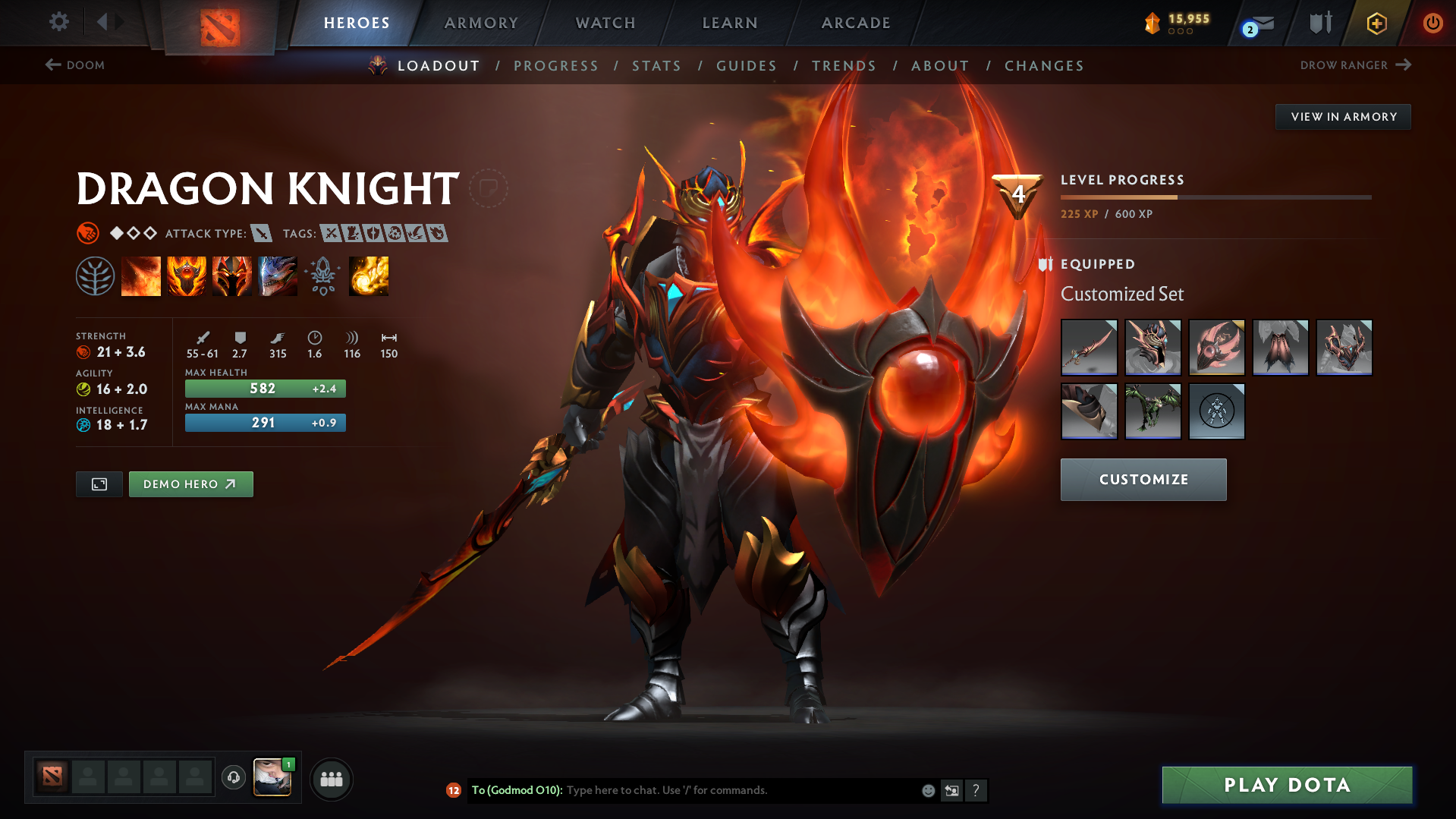
Task: Click the Dota Plus icon in top bar
Action: [x=1376, y=23]
